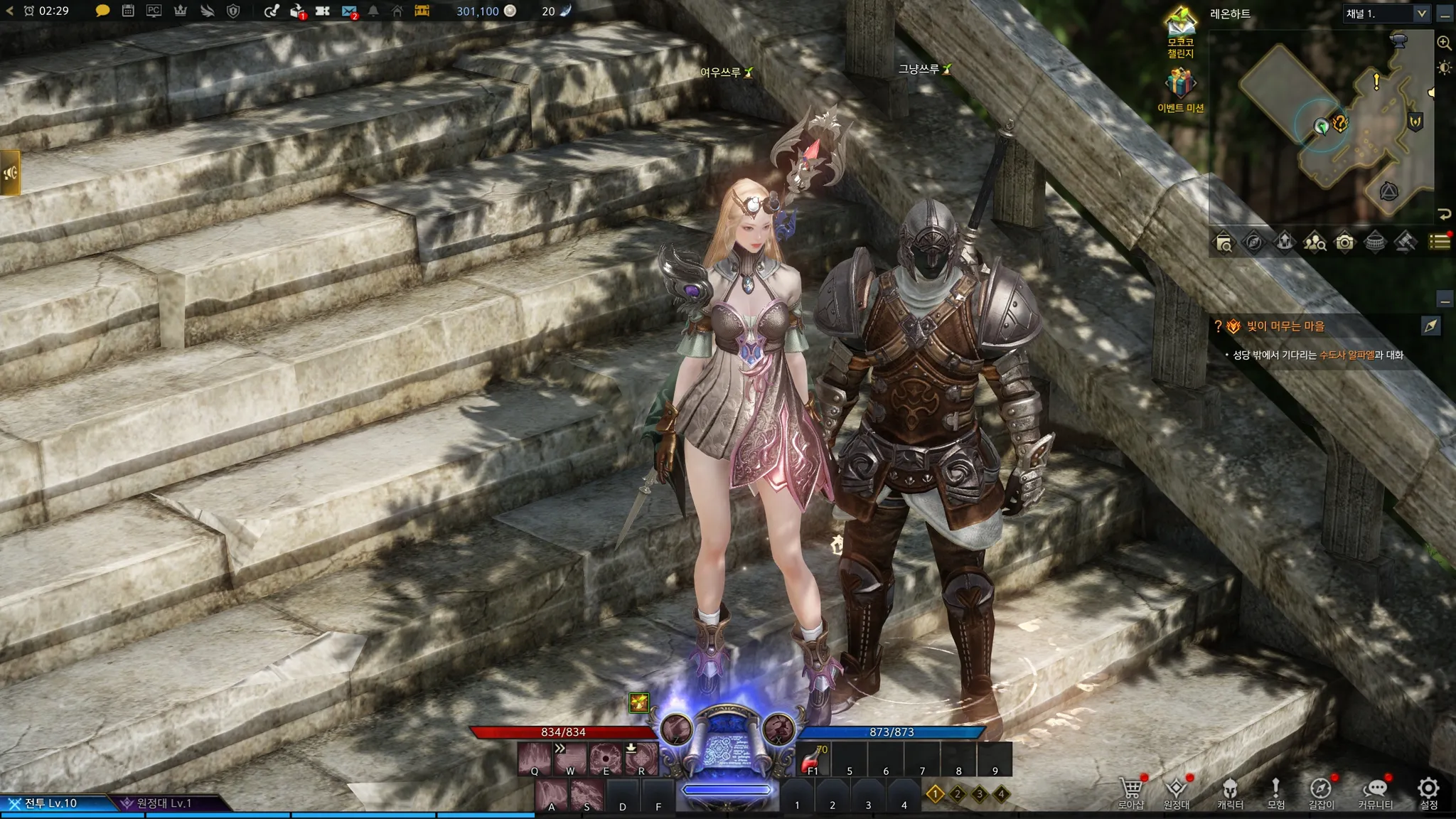Open the 설정 settings gear
This screenshot has width=1456, height=819.
pos(1428,791)
